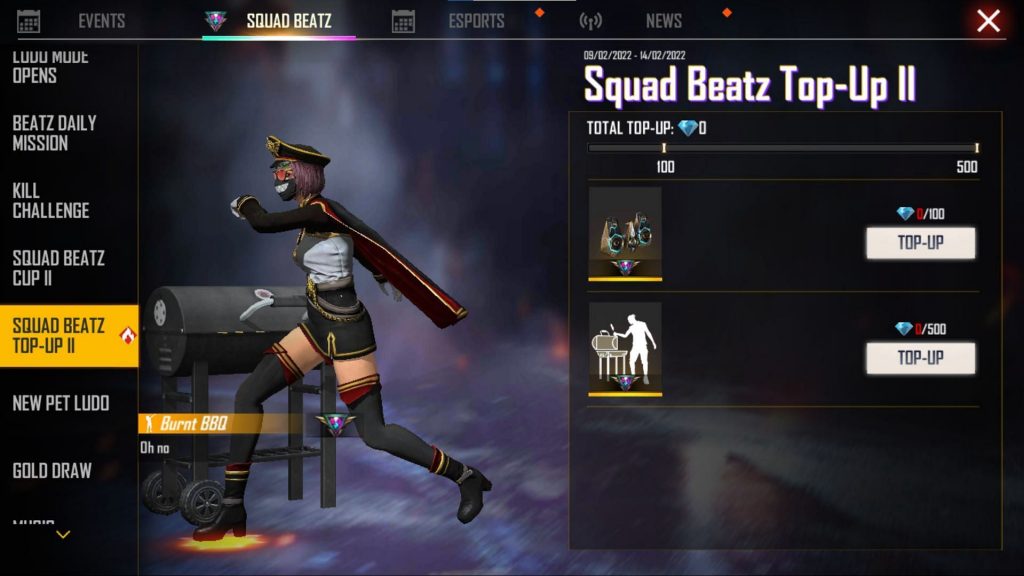Select Squad Beatz Top-Up II entry
This screenshot has height=576, width=1024.
(59, 336)
